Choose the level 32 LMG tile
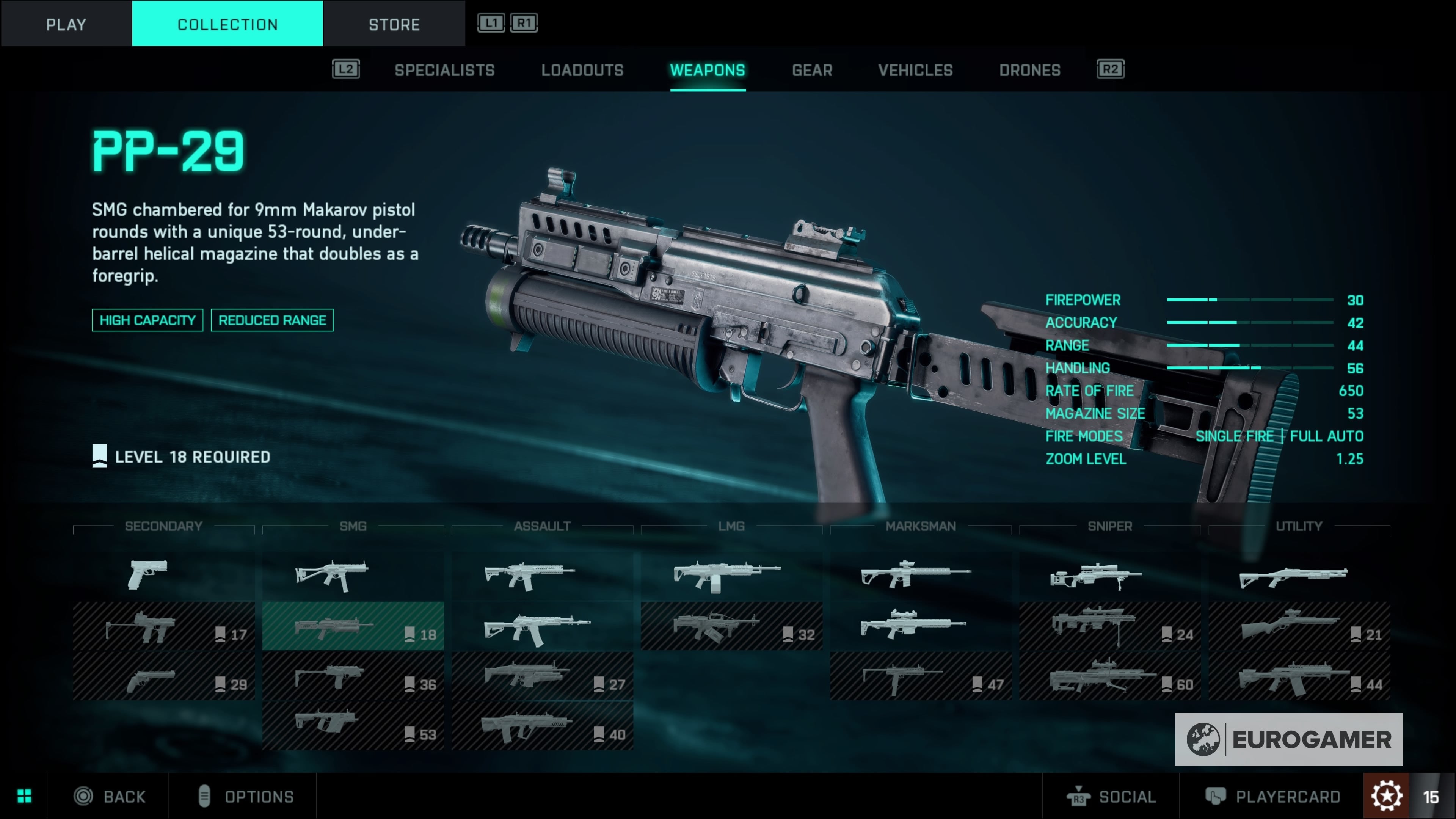This screenshot has width=1456, height=819. [x=731, y=626]
